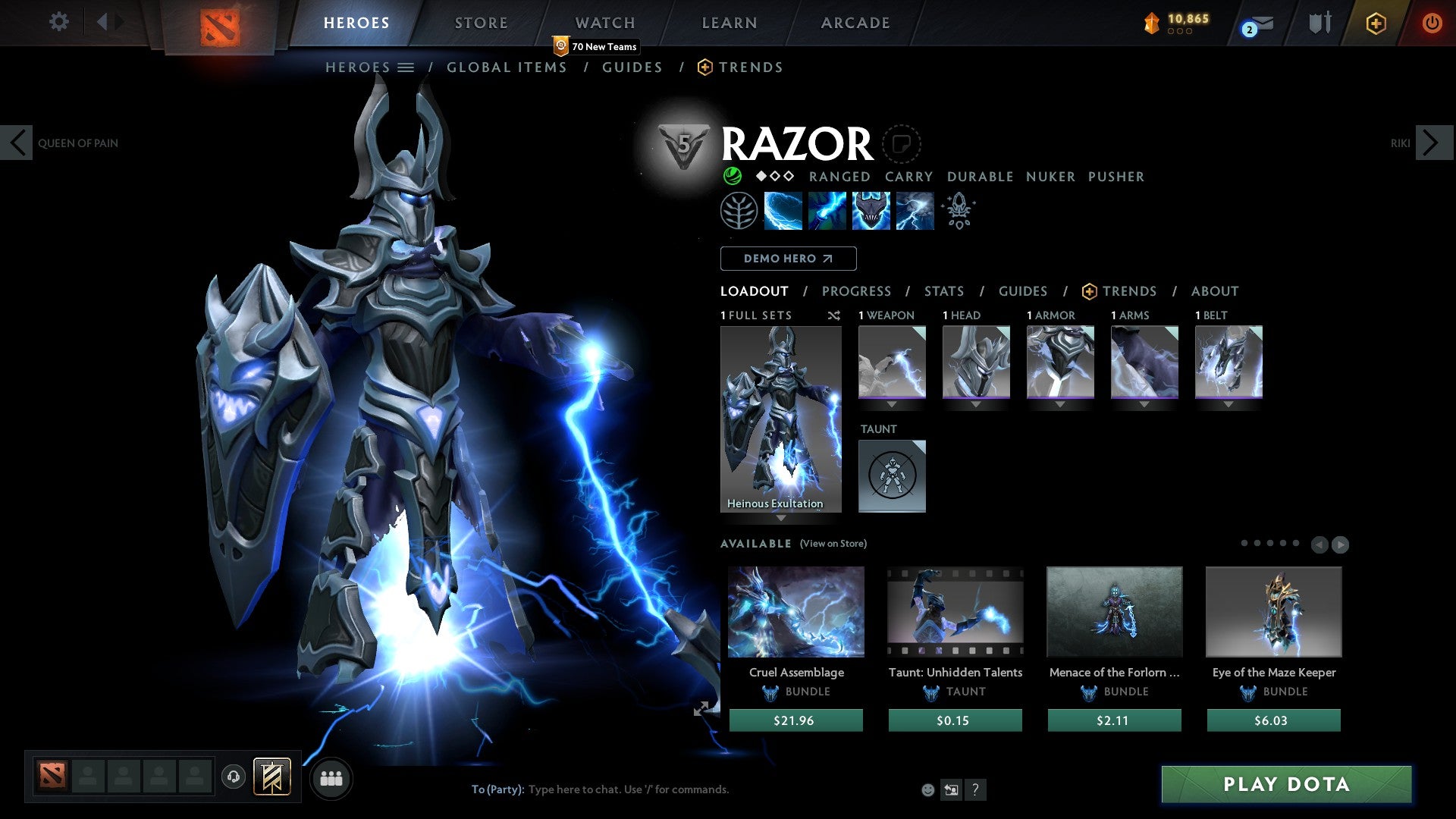The height and width of the screenshot is (819, 1456).
Task: Open the View on Store link
Action: point(833,544)
